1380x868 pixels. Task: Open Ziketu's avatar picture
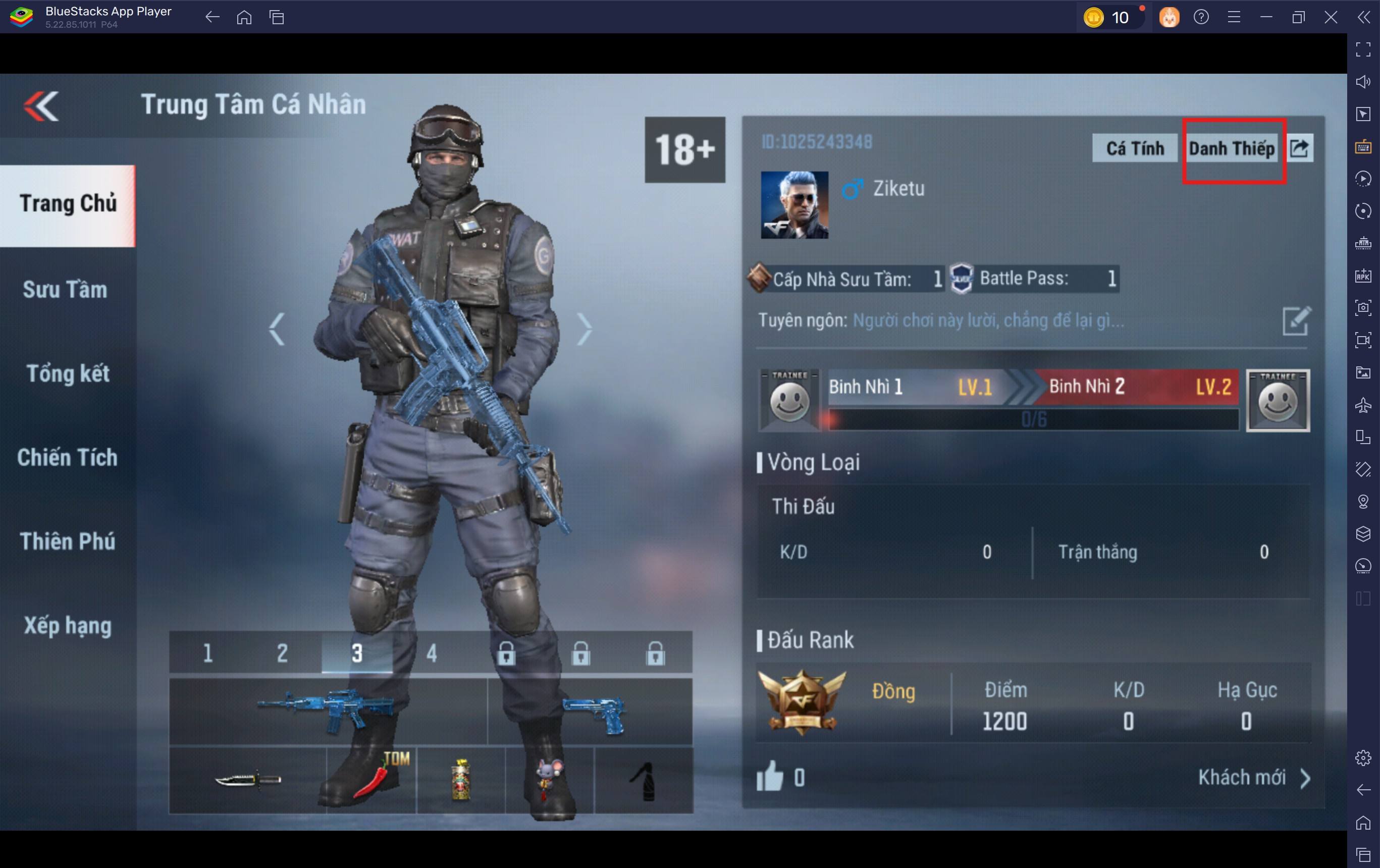pyautogui.click(x=794, y=204)
